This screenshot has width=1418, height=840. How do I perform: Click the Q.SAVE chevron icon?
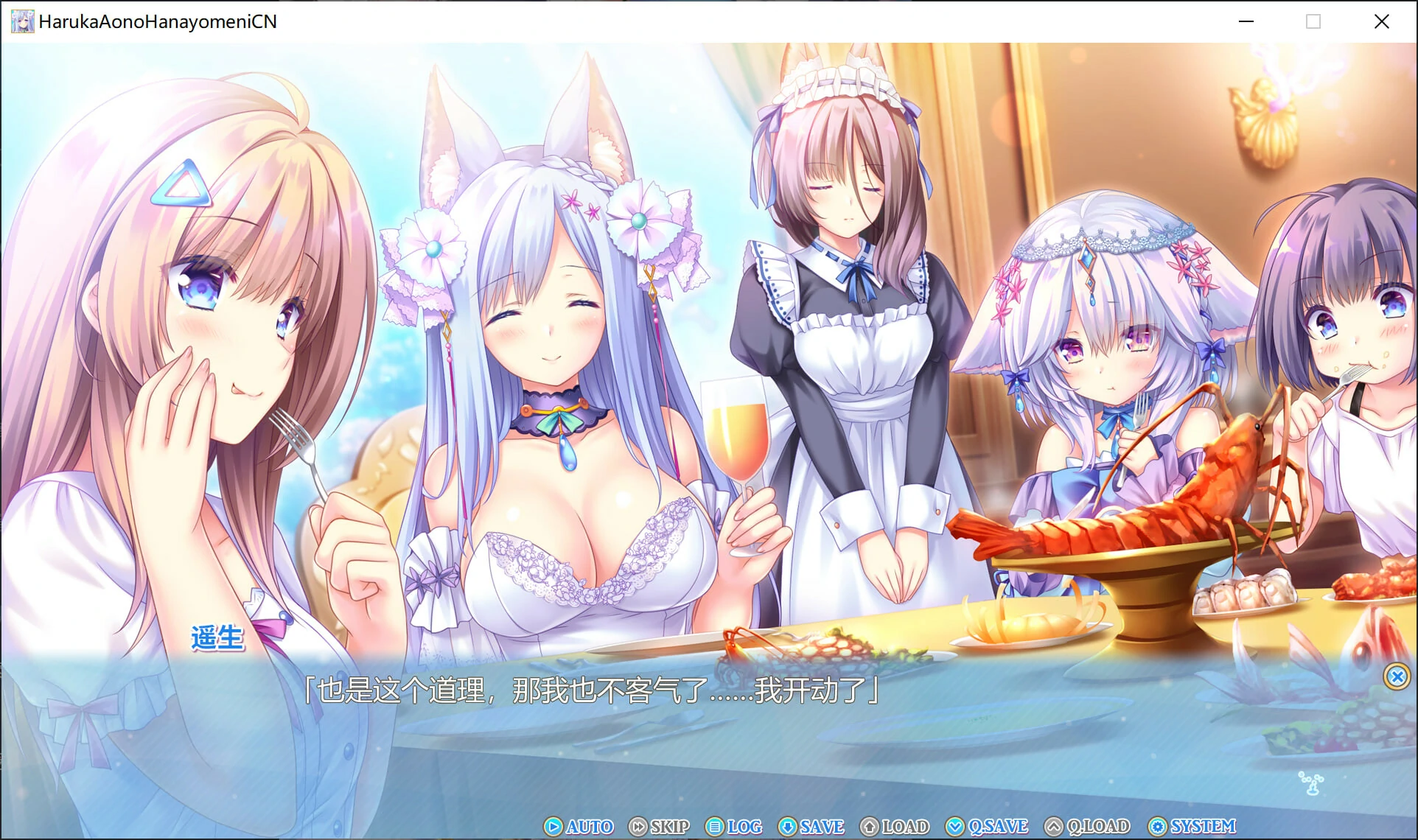click(956, 827)
